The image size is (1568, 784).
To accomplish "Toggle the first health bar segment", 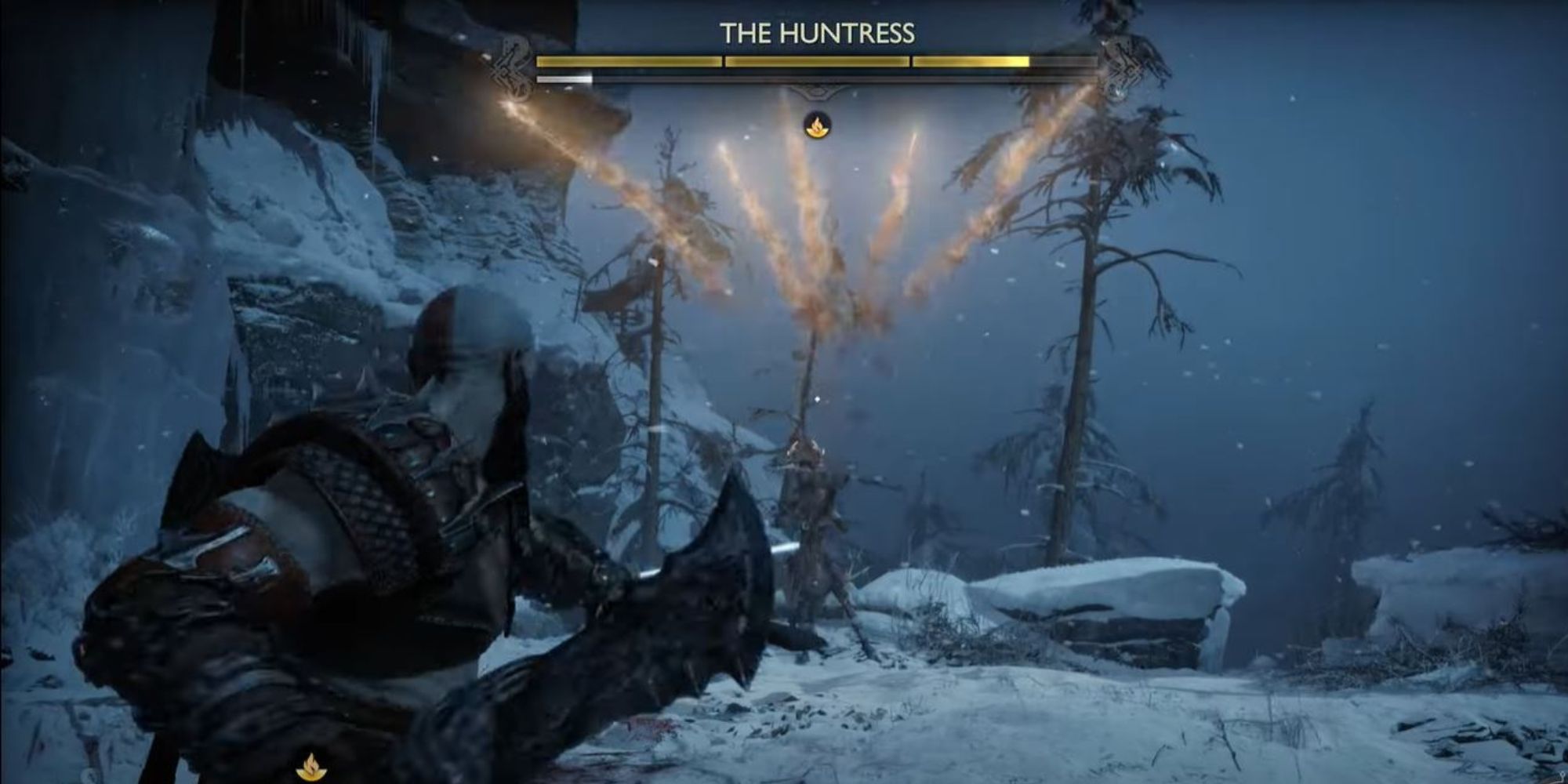I will tap(630, 61).
